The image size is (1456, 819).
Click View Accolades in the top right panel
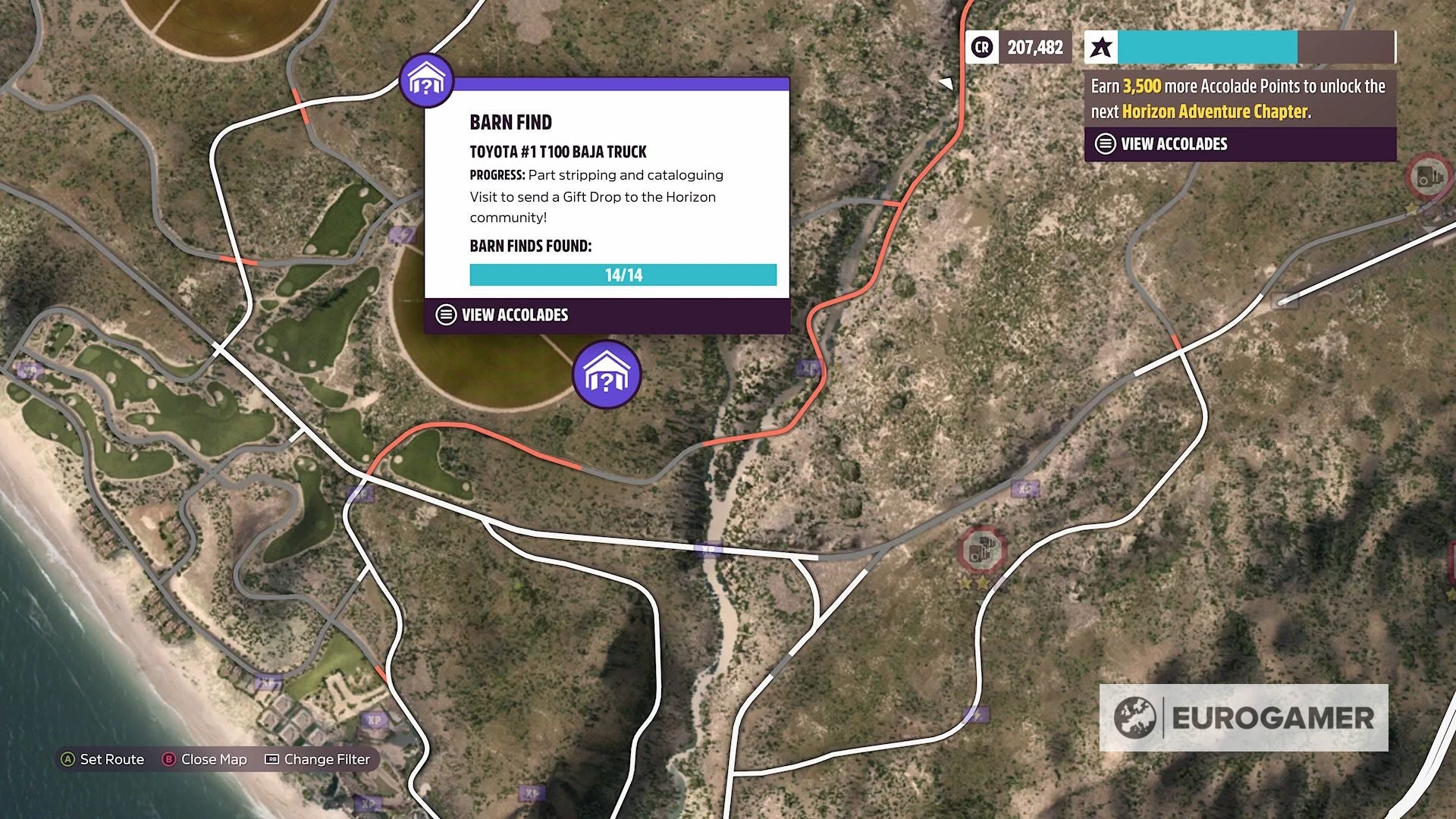[x=1166, y=143]
